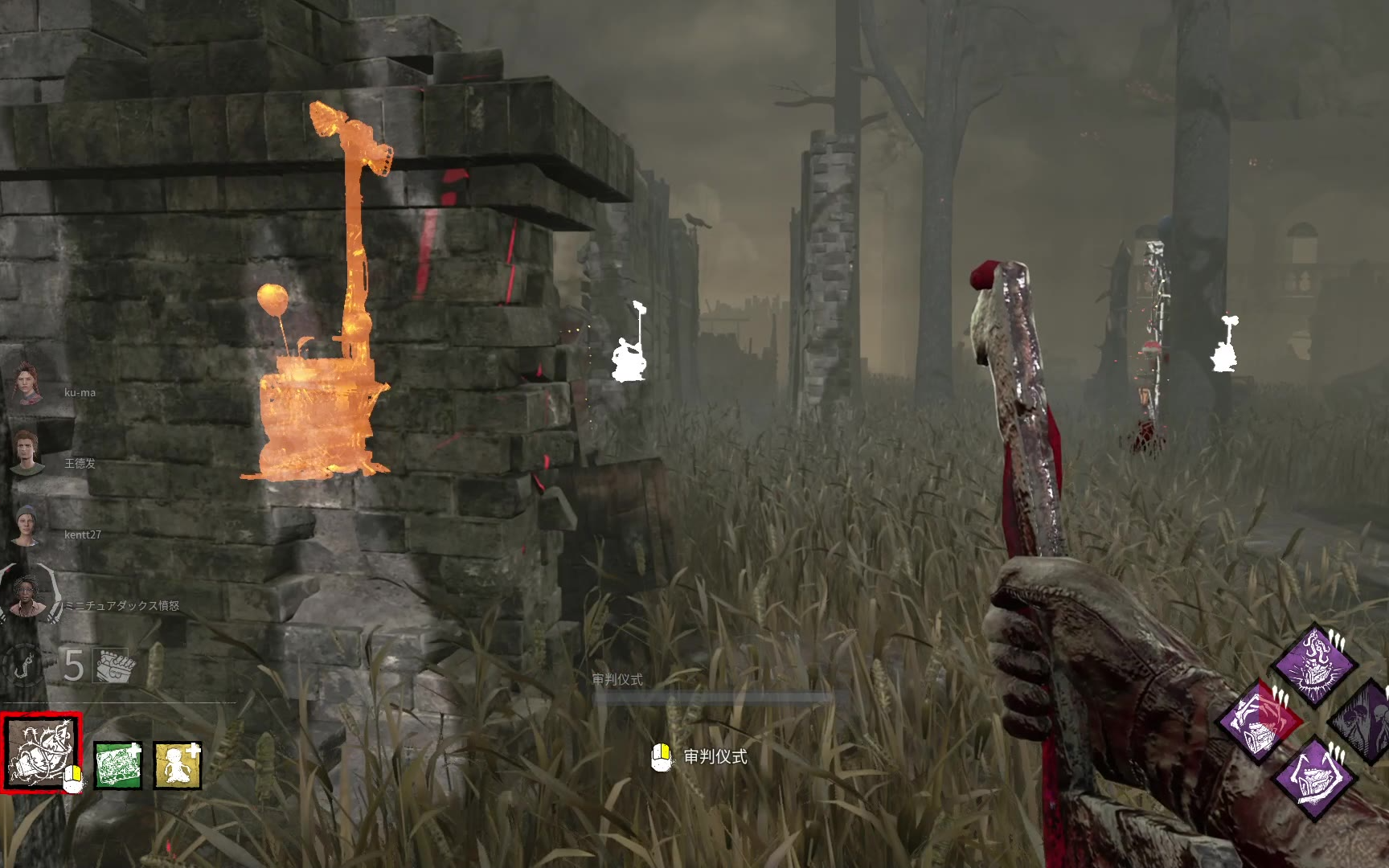Select survivor kentt27's portrait
This screenshot has width=1389, height=868.
point(30,526)
